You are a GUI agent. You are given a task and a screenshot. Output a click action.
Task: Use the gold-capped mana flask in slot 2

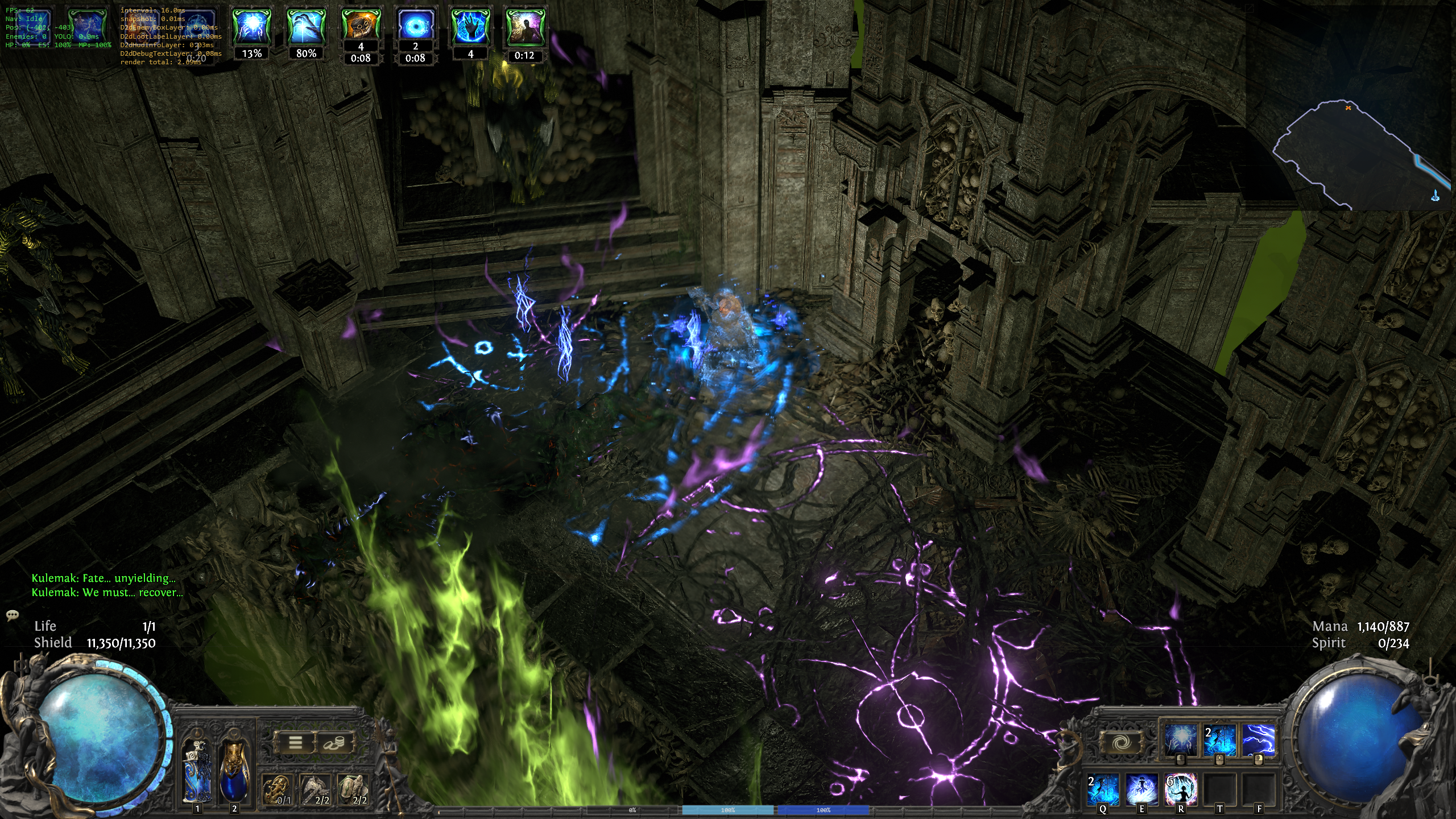click(234, 770)
